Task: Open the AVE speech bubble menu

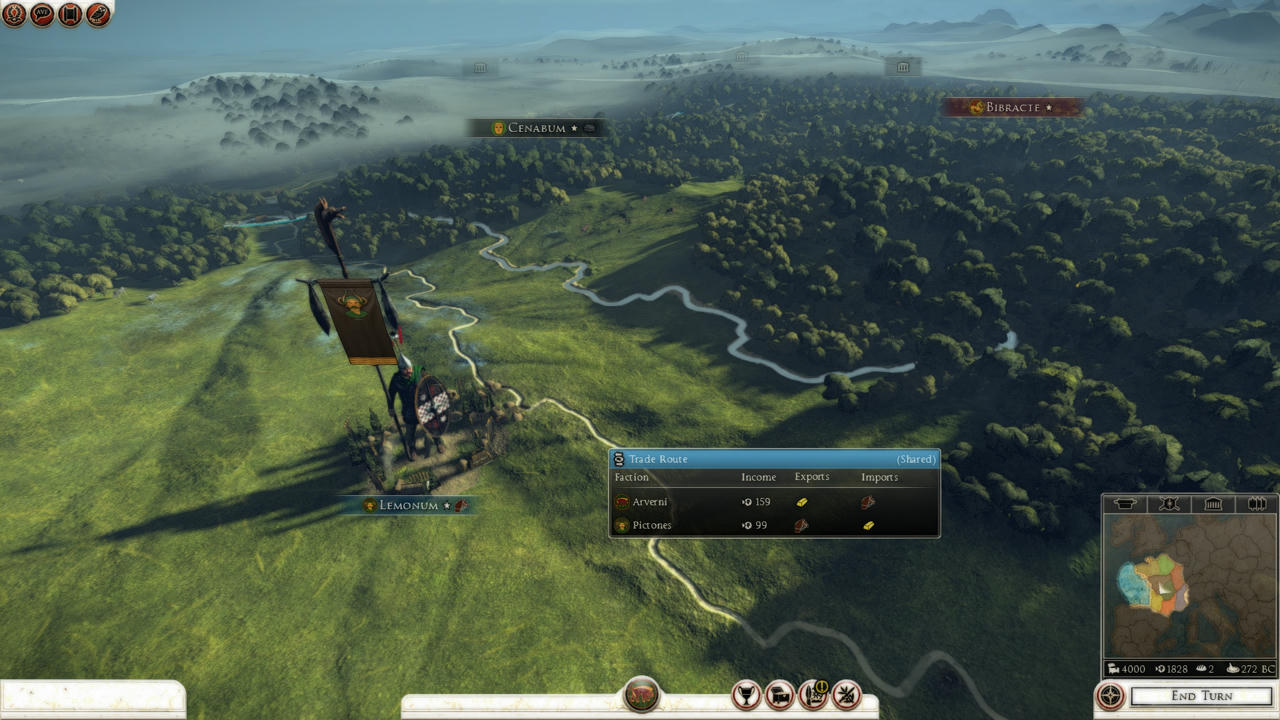Action: point(42,14)
